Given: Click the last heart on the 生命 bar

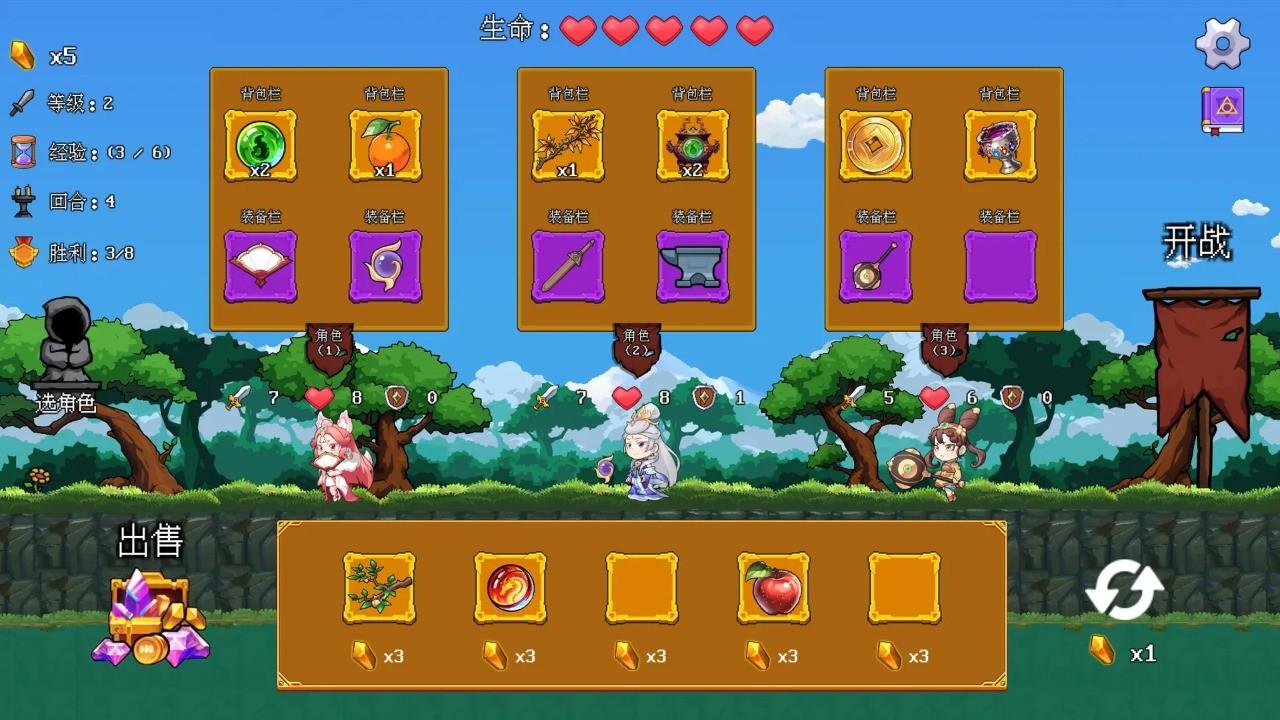Looking at the screenshot, I should (x=755, y=31).
